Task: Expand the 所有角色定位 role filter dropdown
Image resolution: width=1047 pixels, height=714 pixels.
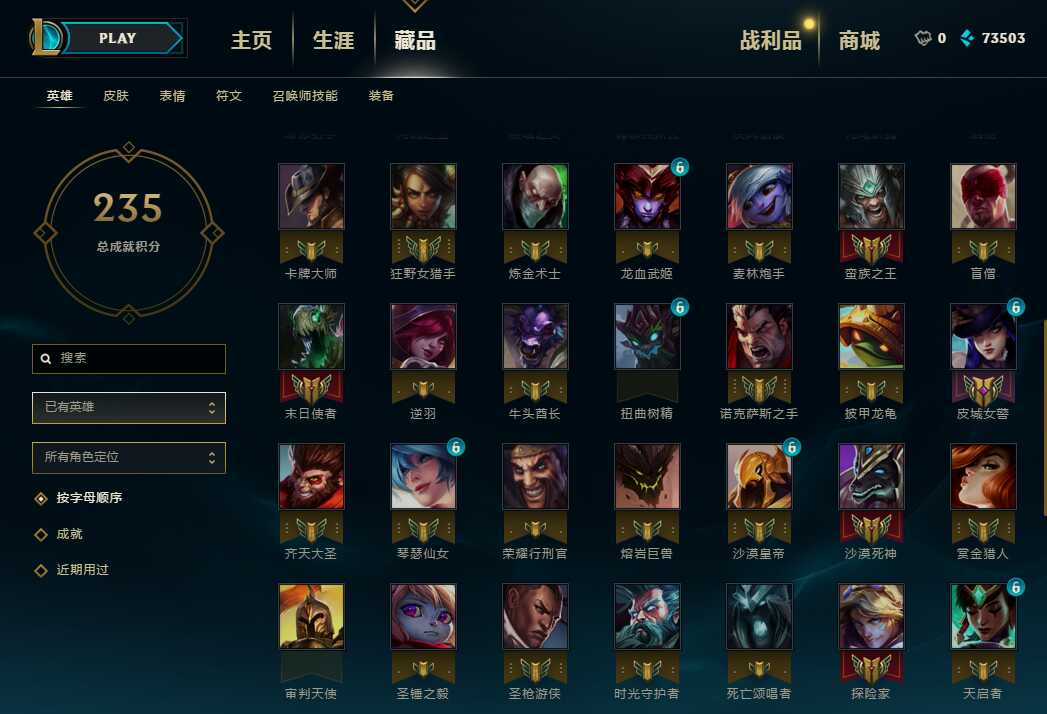Action: click(x=129, y=457)
